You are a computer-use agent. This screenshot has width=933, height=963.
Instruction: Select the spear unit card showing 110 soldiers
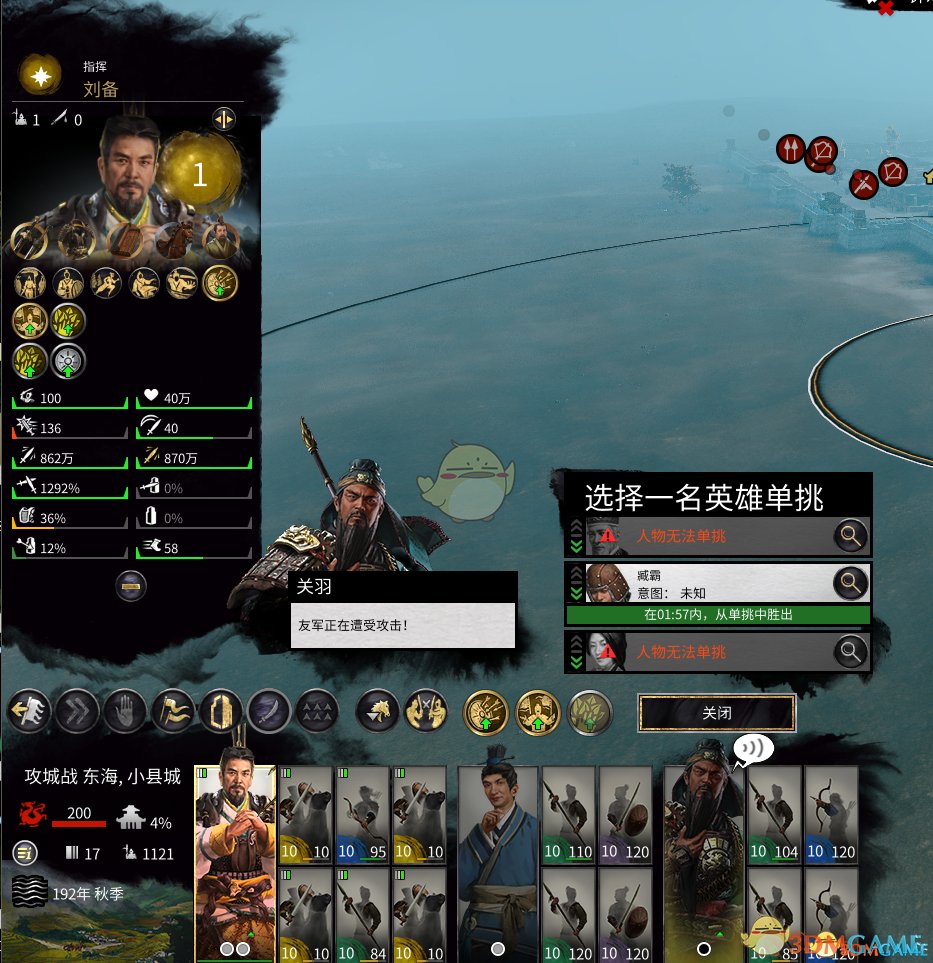[568, 814]
